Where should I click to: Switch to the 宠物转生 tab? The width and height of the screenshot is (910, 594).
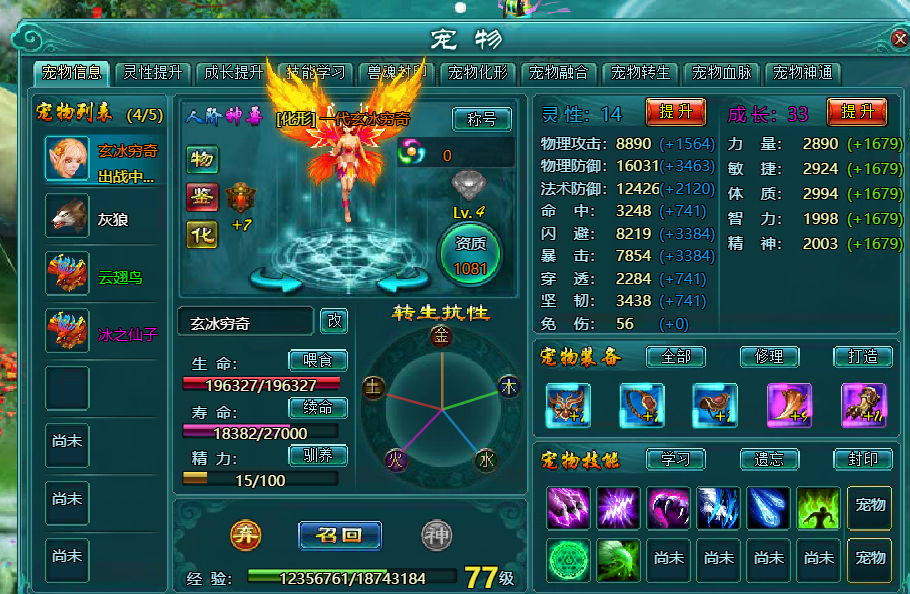coord(640,73)
